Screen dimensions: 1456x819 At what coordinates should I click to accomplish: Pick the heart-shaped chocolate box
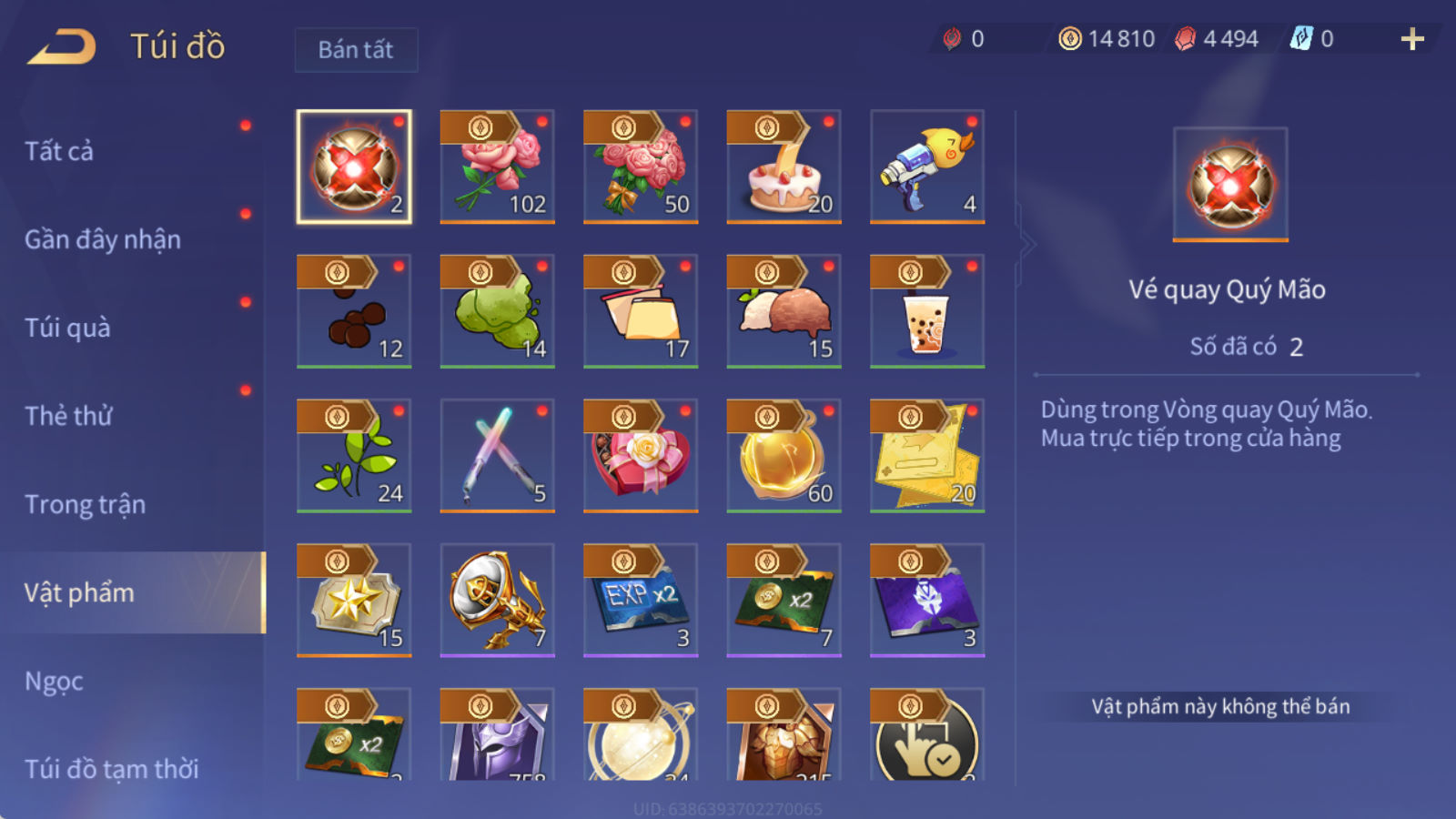tap(641, 456)
